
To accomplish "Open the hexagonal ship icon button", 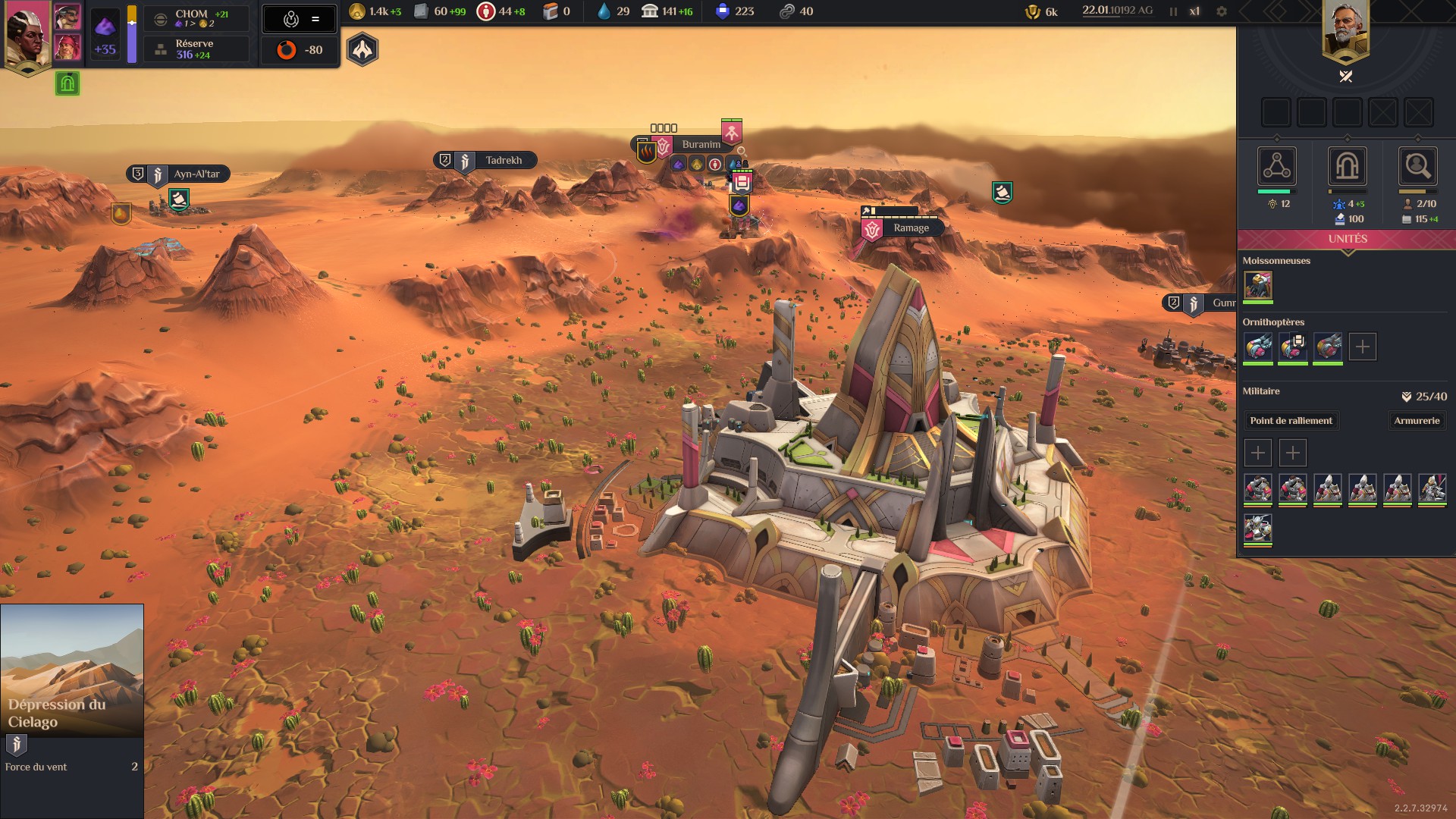I will pyautogui.click(x=362, y=50).
